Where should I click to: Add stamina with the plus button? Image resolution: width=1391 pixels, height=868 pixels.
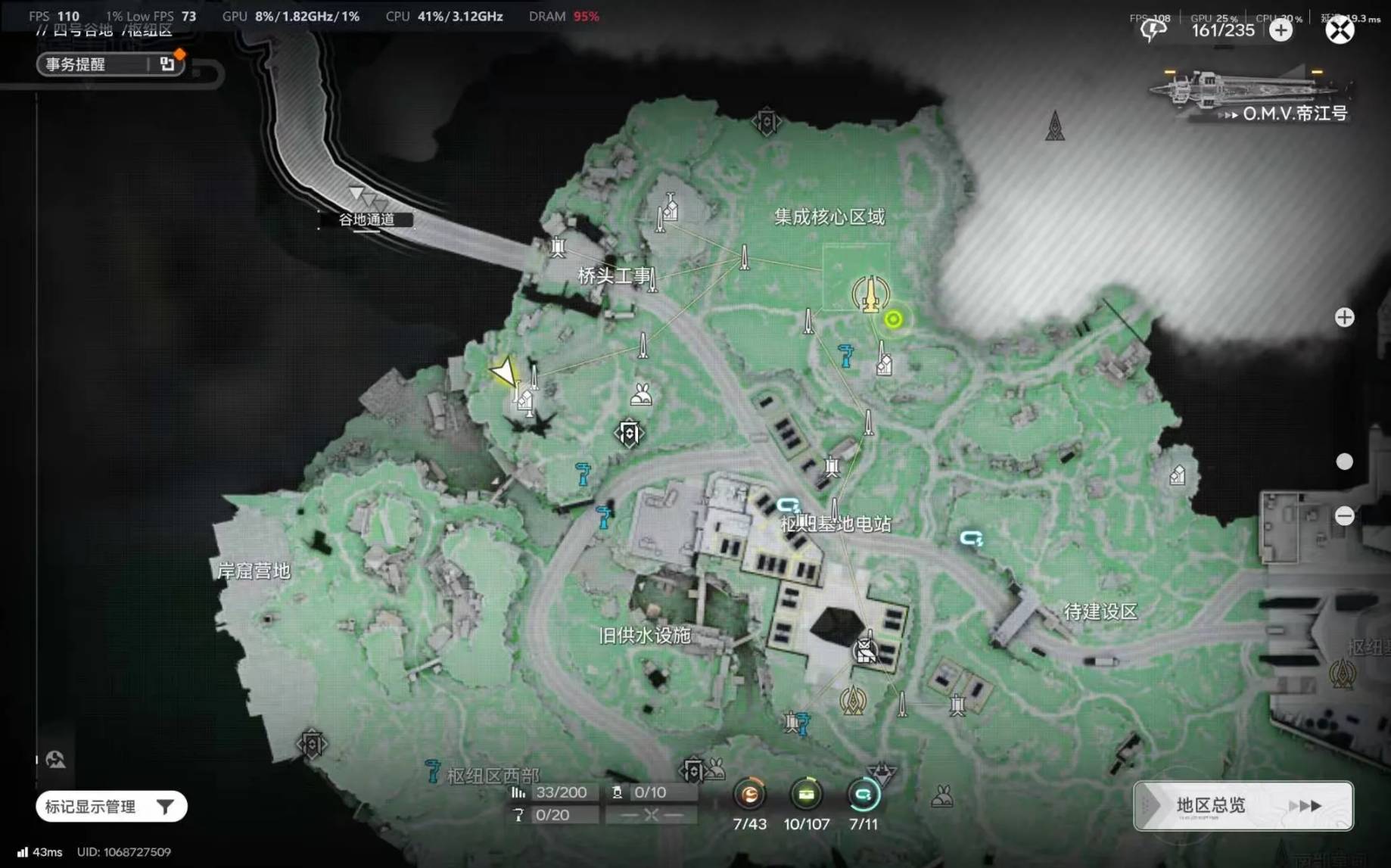[x=1281, y=30]
